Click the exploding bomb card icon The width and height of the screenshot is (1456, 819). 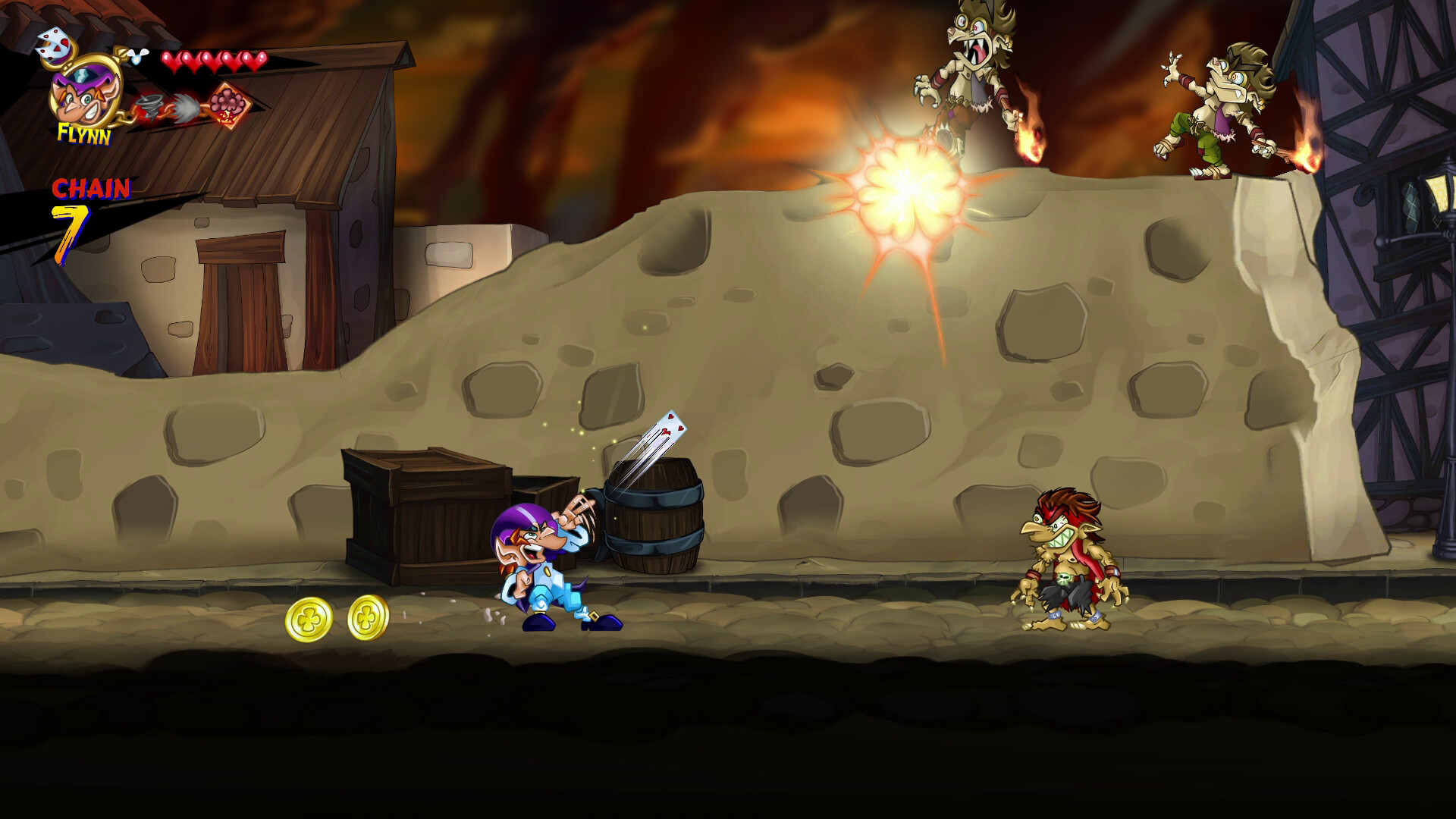point(229,105)
